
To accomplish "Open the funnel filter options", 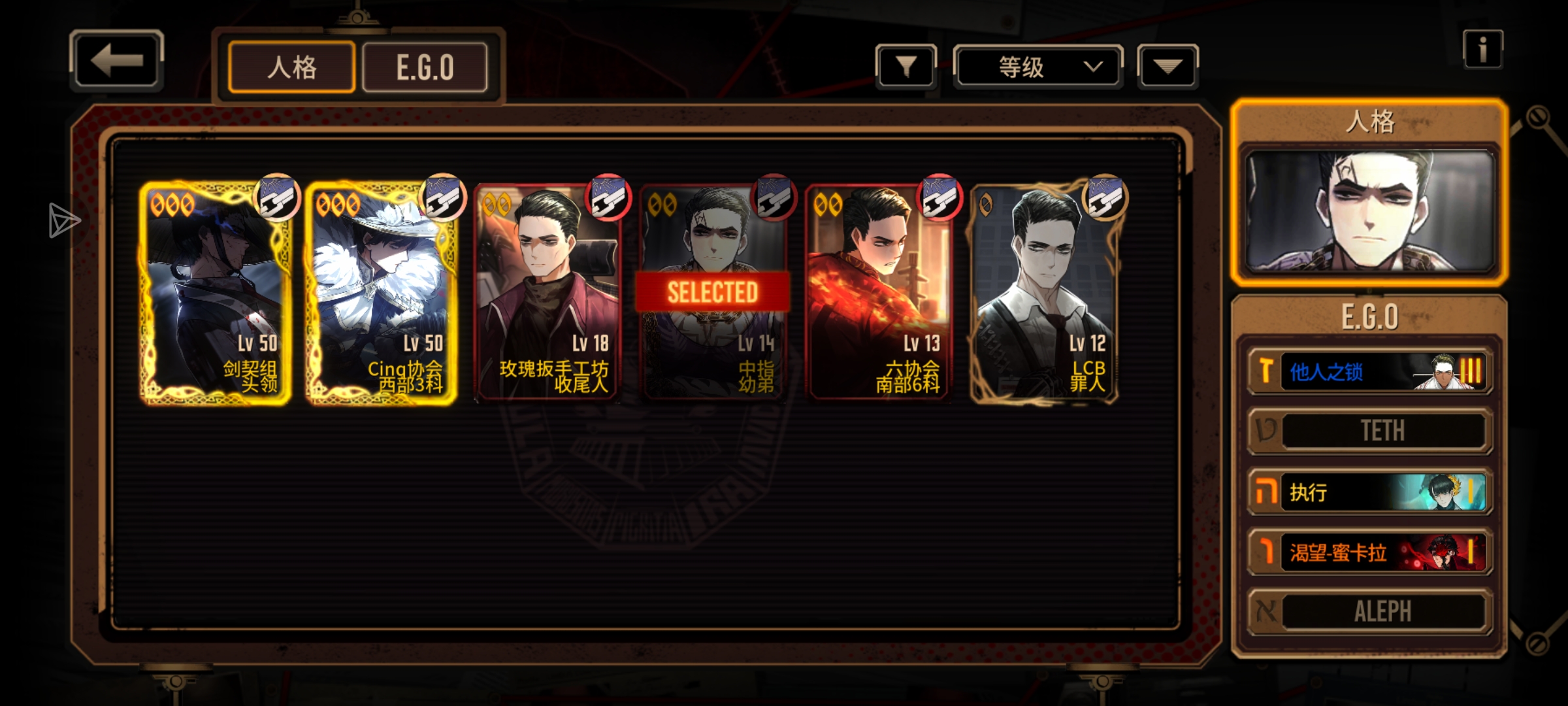I will 906,66.
